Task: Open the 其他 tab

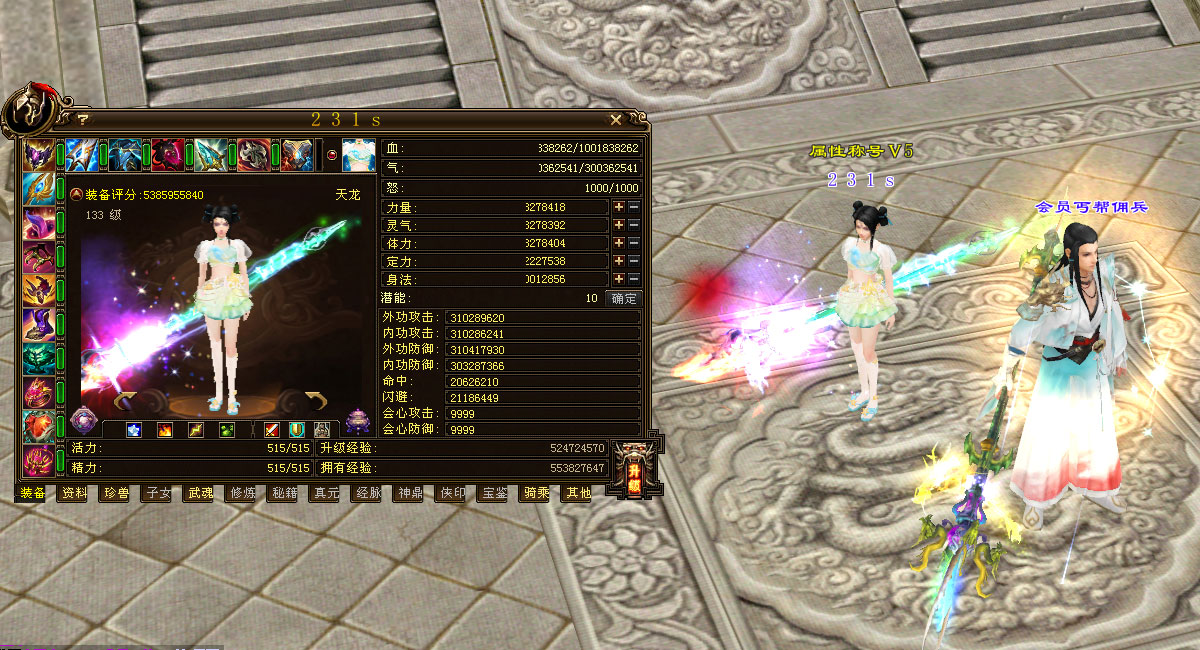Action: (578, 493)
